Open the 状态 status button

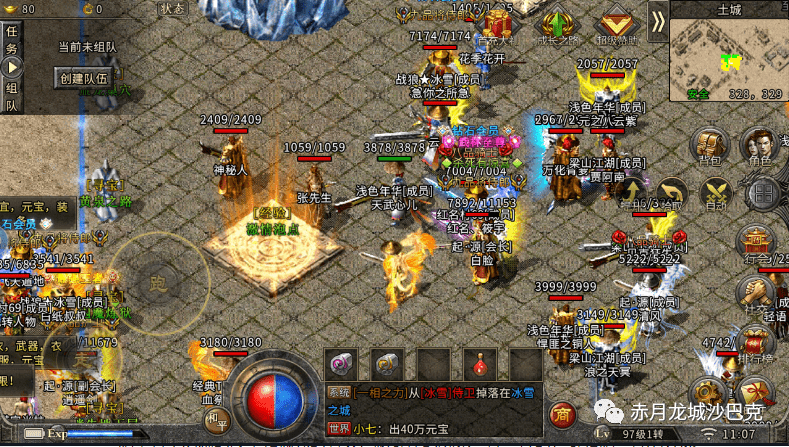(172, 8)
